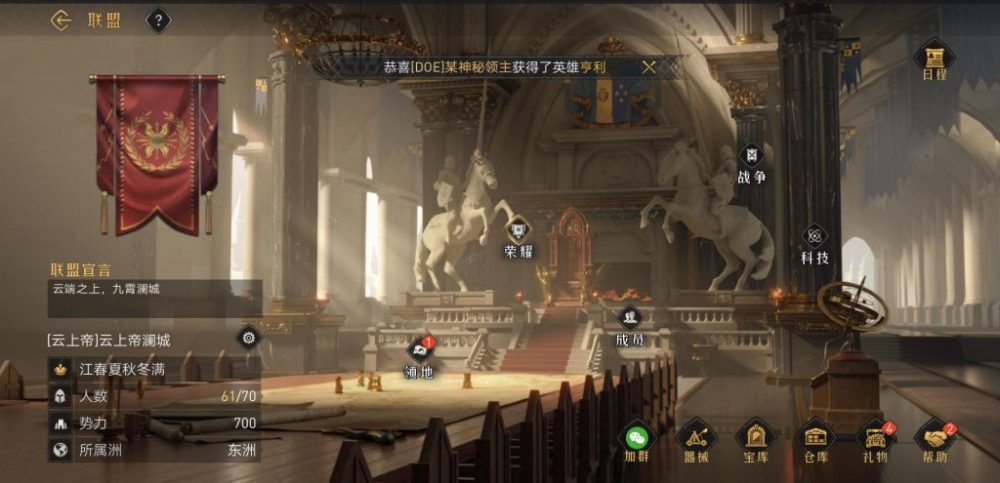Select the 联盟宣言 declaration text box
1000x483 pixels.
155,298
